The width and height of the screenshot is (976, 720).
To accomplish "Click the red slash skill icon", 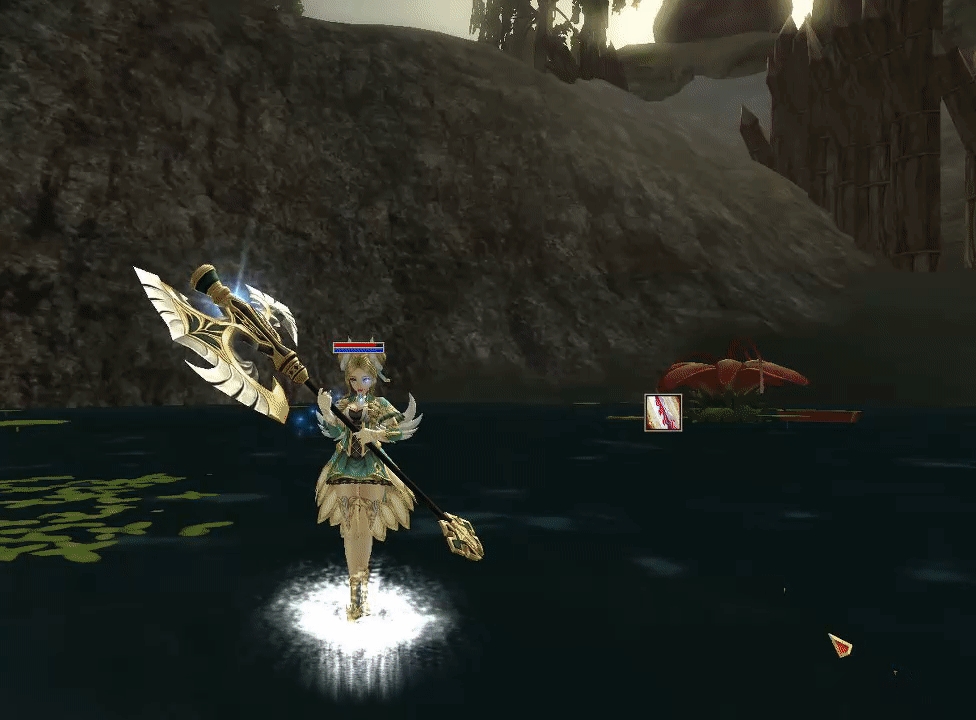I will (x=663, y=412).
